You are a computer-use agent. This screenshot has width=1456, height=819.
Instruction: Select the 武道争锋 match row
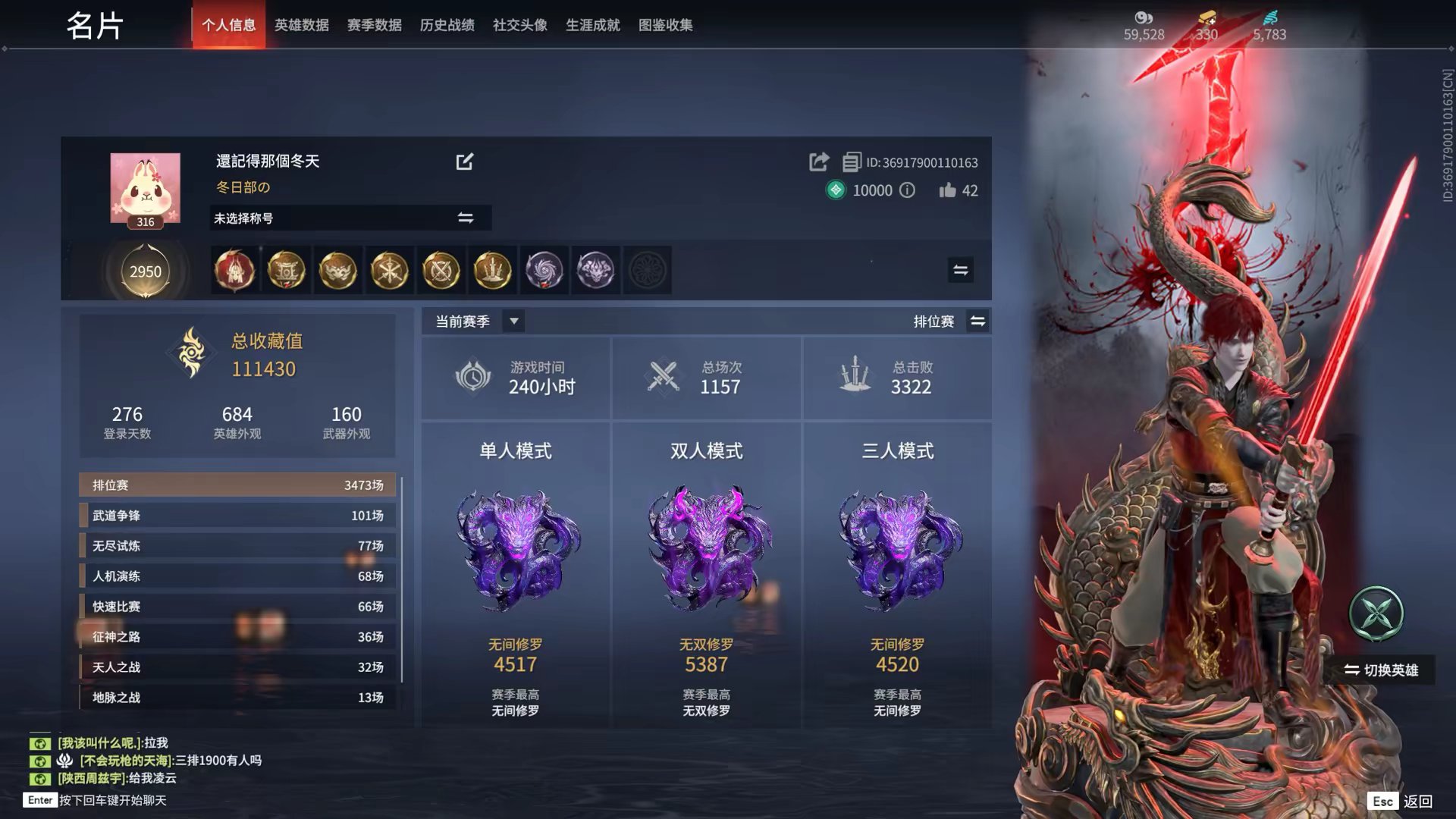click(237, 516)
